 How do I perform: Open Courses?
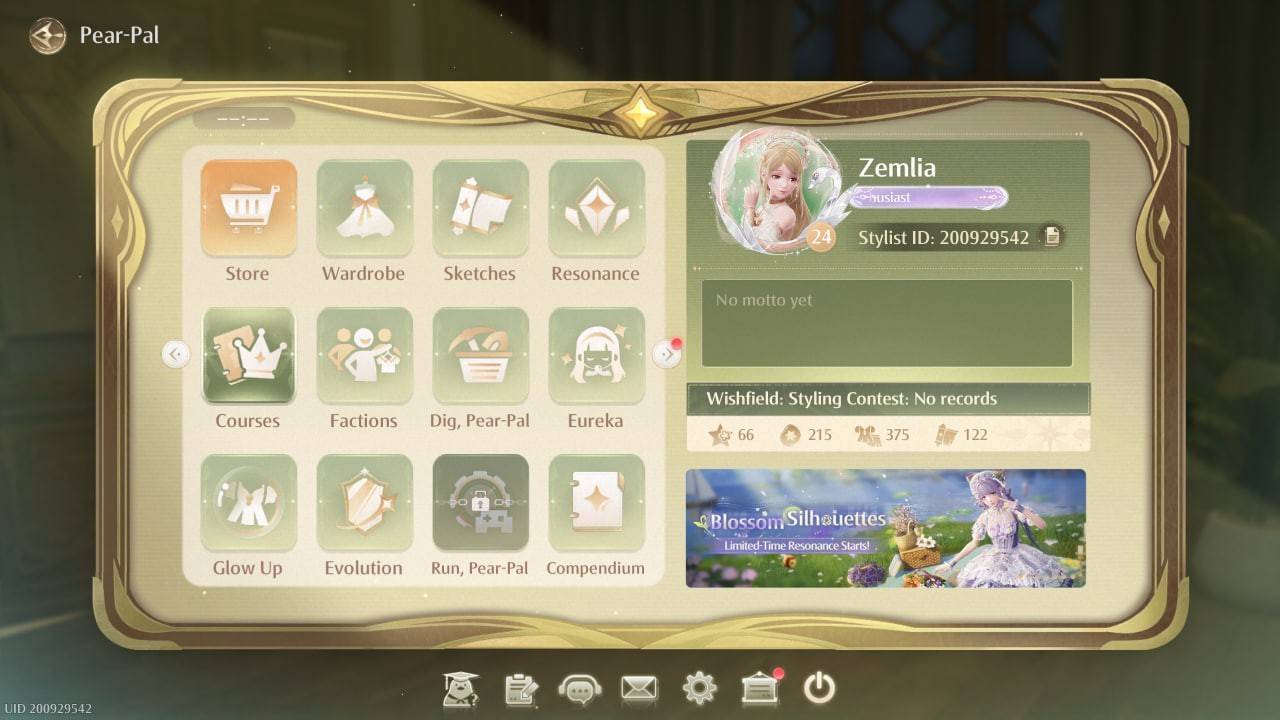(248, 354)
